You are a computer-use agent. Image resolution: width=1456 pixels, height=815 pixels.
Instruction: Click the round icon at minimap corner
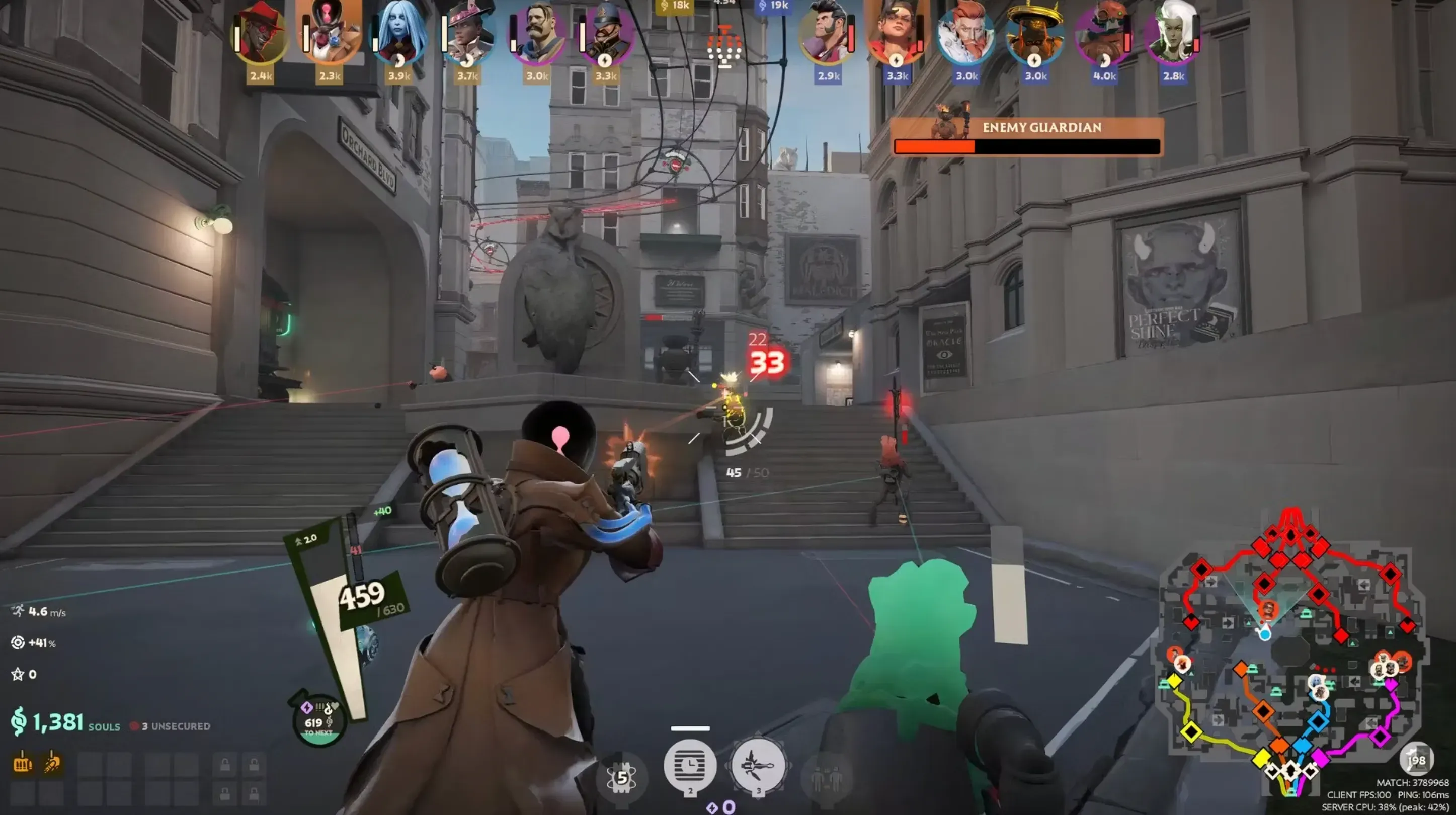point(1416,759)
